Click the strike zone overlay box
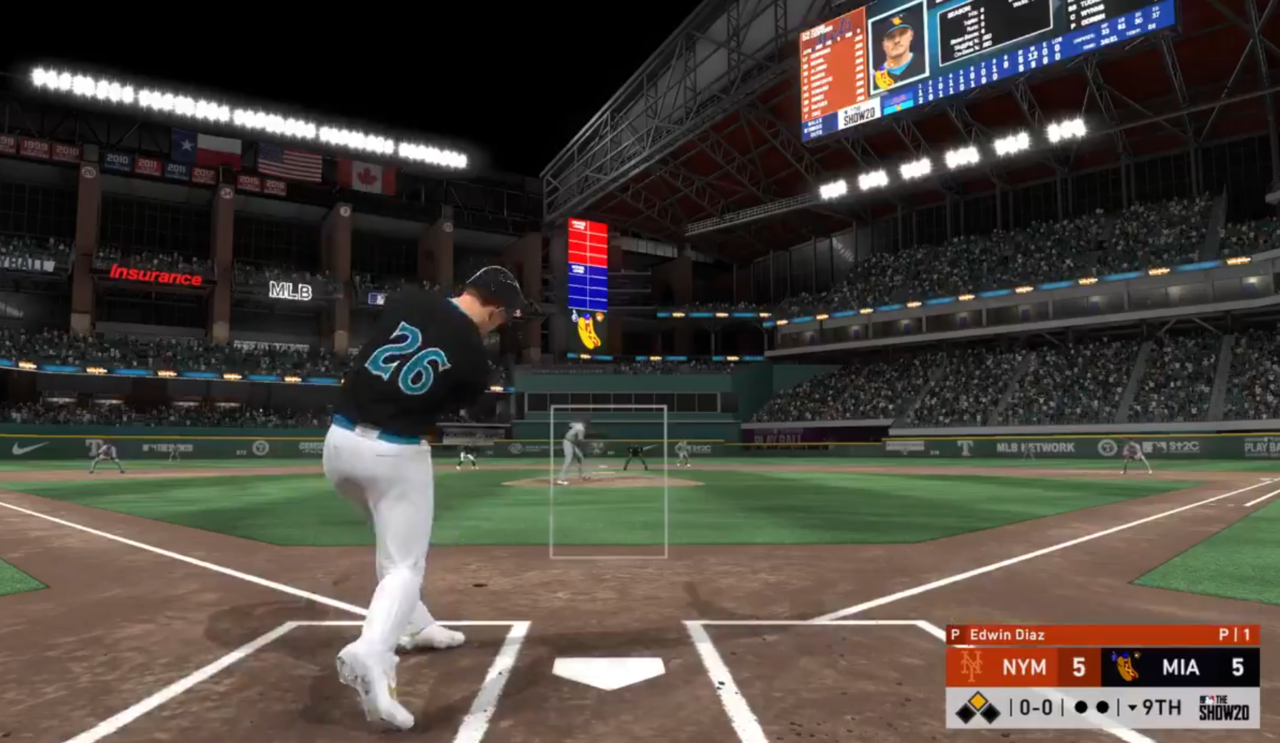The width and height of the screenshot is (1280, 743). click(608, 481)
